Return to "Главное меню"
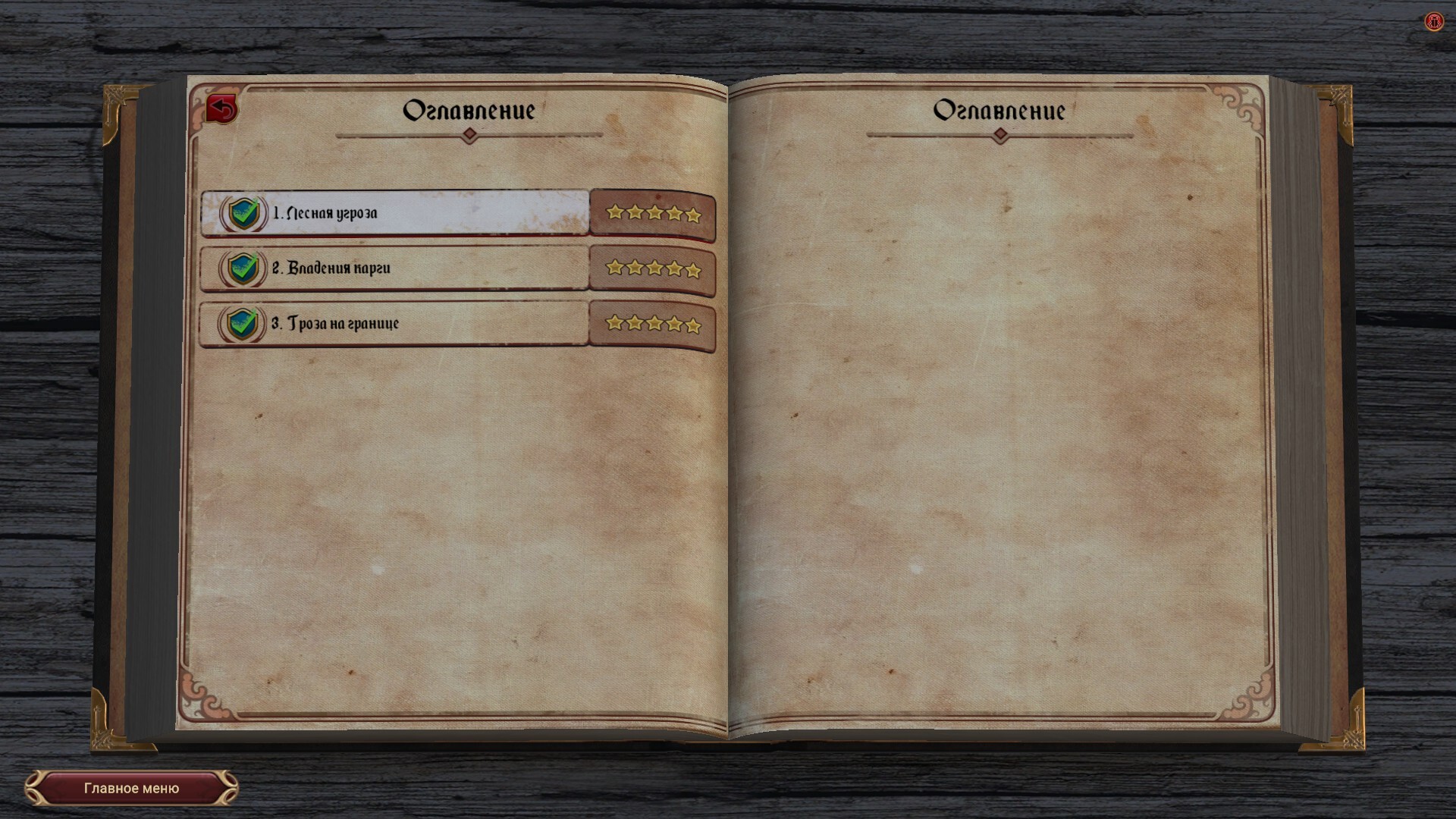 [131, 789]
